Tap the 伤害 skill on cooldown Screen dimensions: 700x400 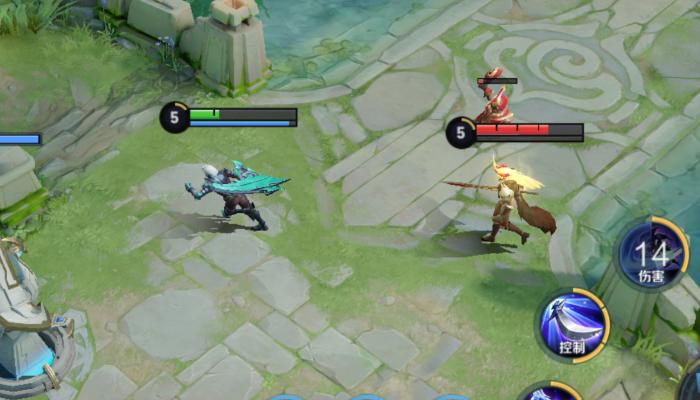click(x=652, y=255)
